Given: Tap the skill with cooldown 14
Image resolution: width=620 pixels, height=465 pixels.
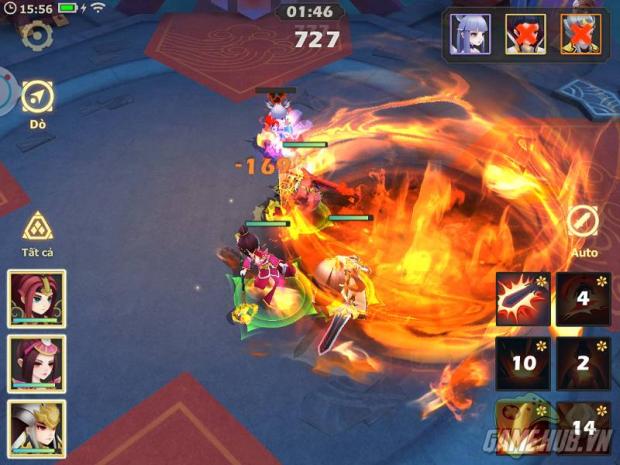Looking at the screenshot, I should 583,427.
